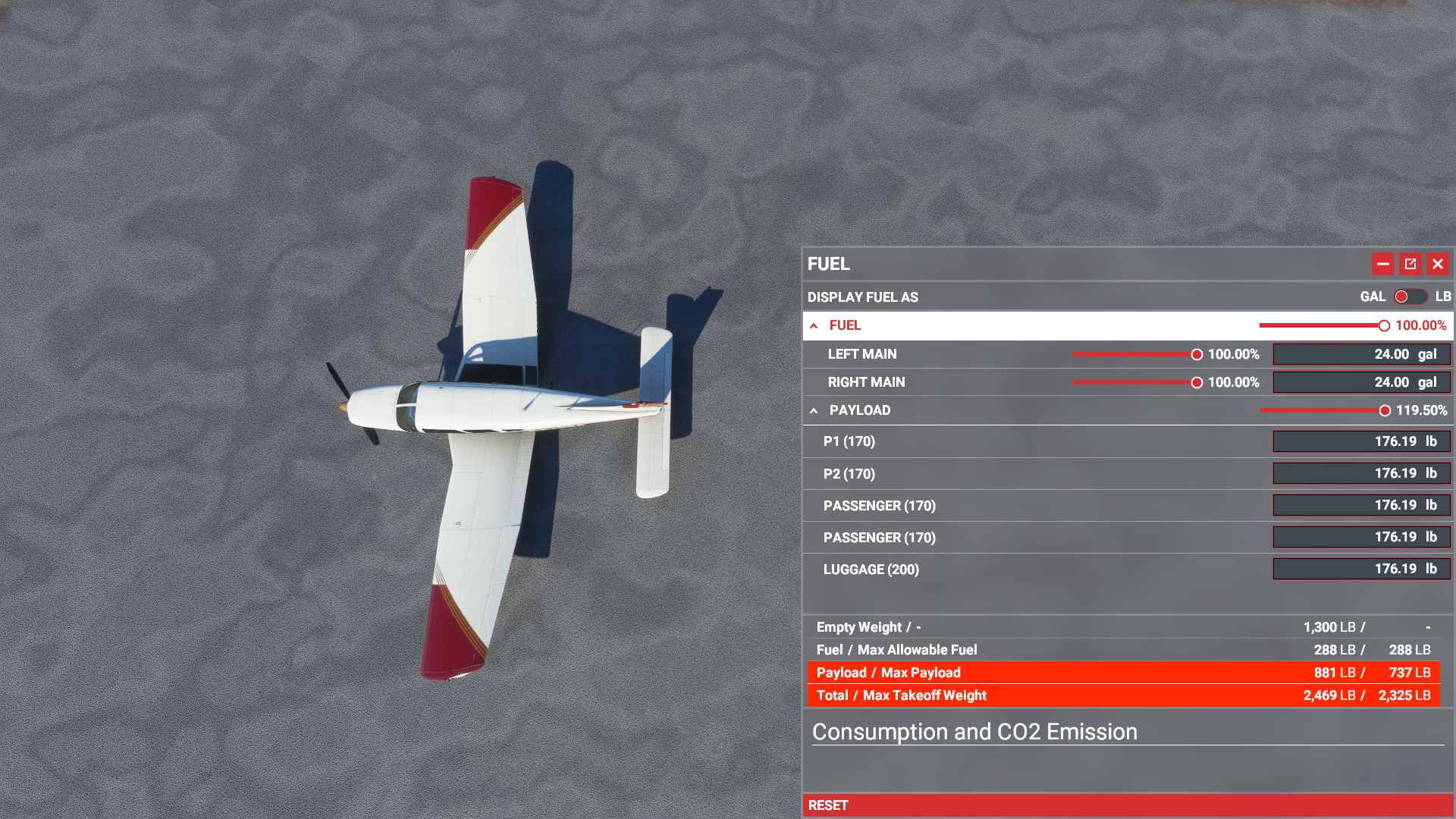Image resolution: width=1456 pixels, height=819 pixels.
Task: Reset fuel and payload values
Action: tap(828, 805)
